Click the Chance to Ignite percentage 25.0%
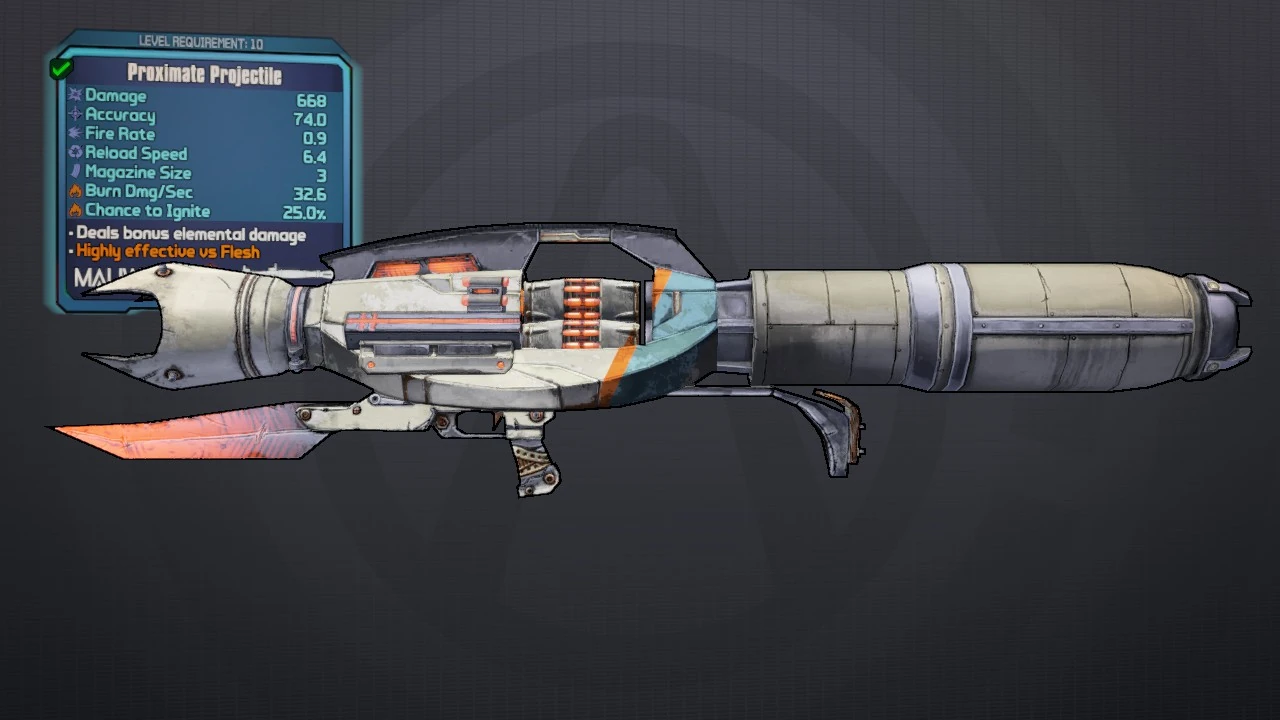The image size is (1280, 720). [306, 211]
